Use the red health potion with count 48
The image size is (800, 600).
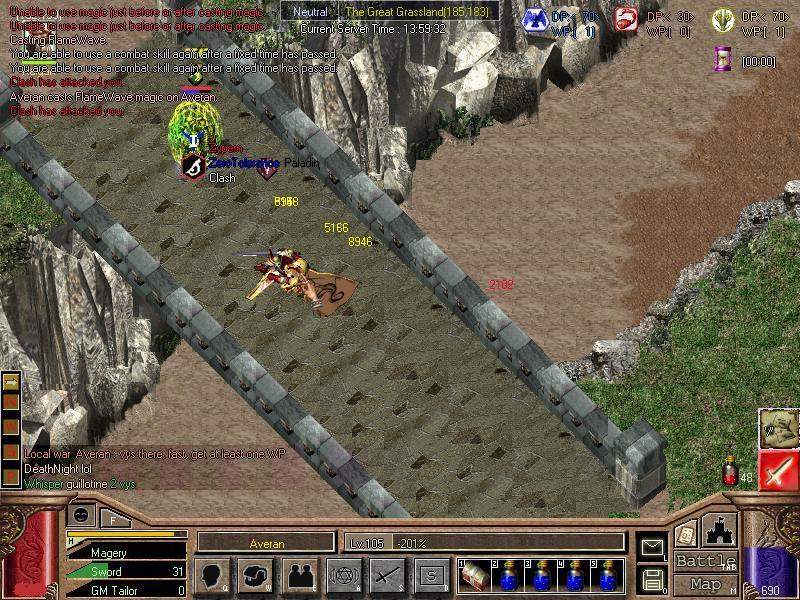732,473
